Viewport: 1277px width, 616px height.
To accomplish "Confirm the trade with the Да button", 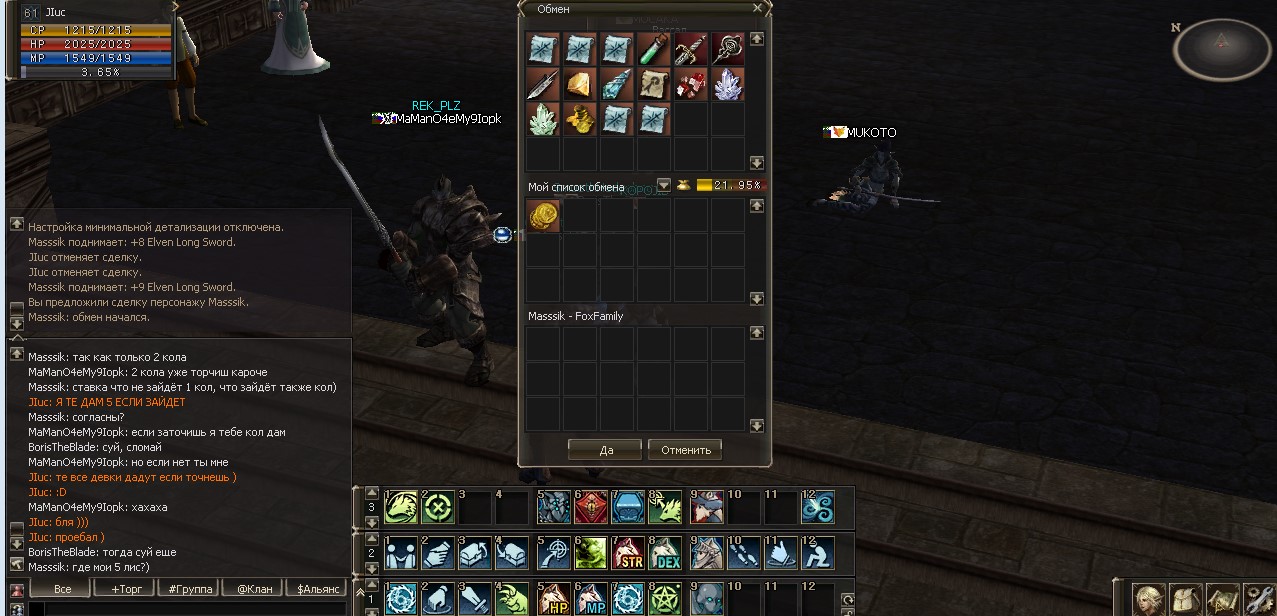I will [x=605, y=450].
